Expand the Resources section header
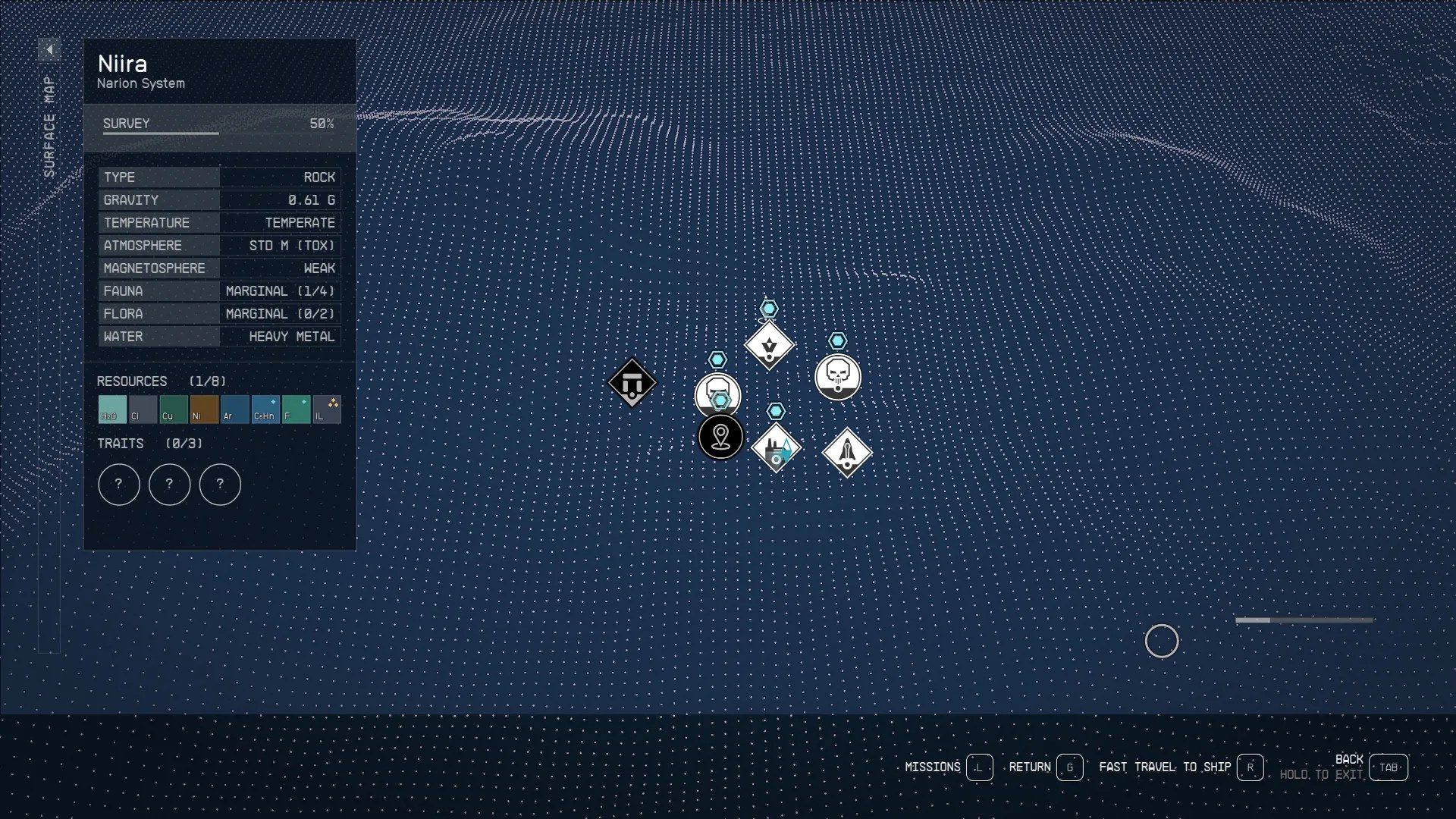This screenshot has height=819, width=1456. [x=132, y=381]
